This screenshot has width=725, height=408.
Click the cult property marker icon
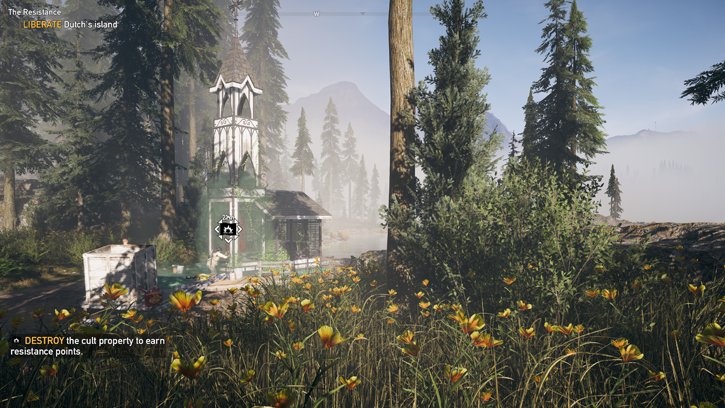pyautogui.click(x=228, y=230)
